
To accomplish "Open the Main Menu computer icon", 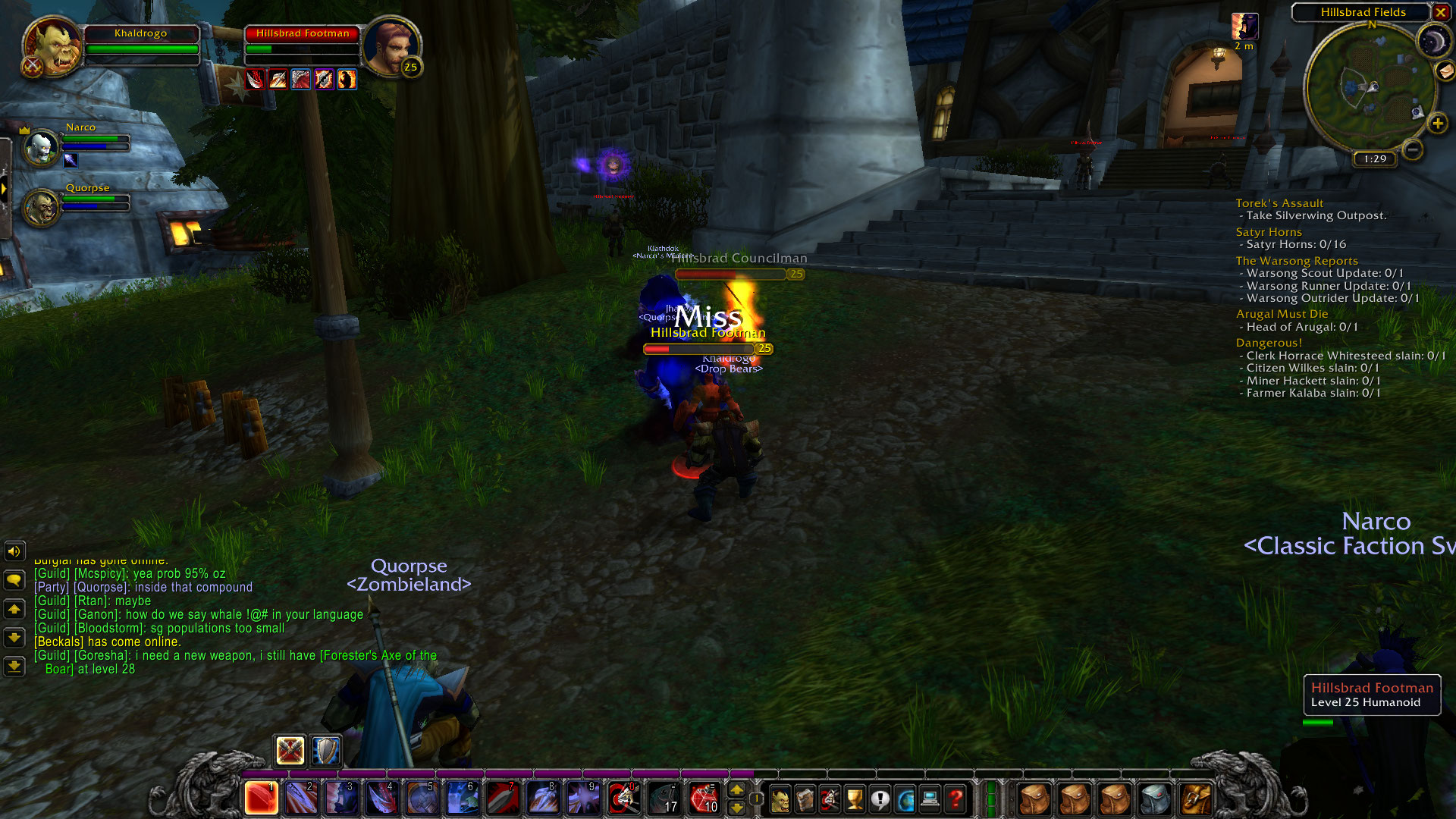I will (x=929, y=798).
